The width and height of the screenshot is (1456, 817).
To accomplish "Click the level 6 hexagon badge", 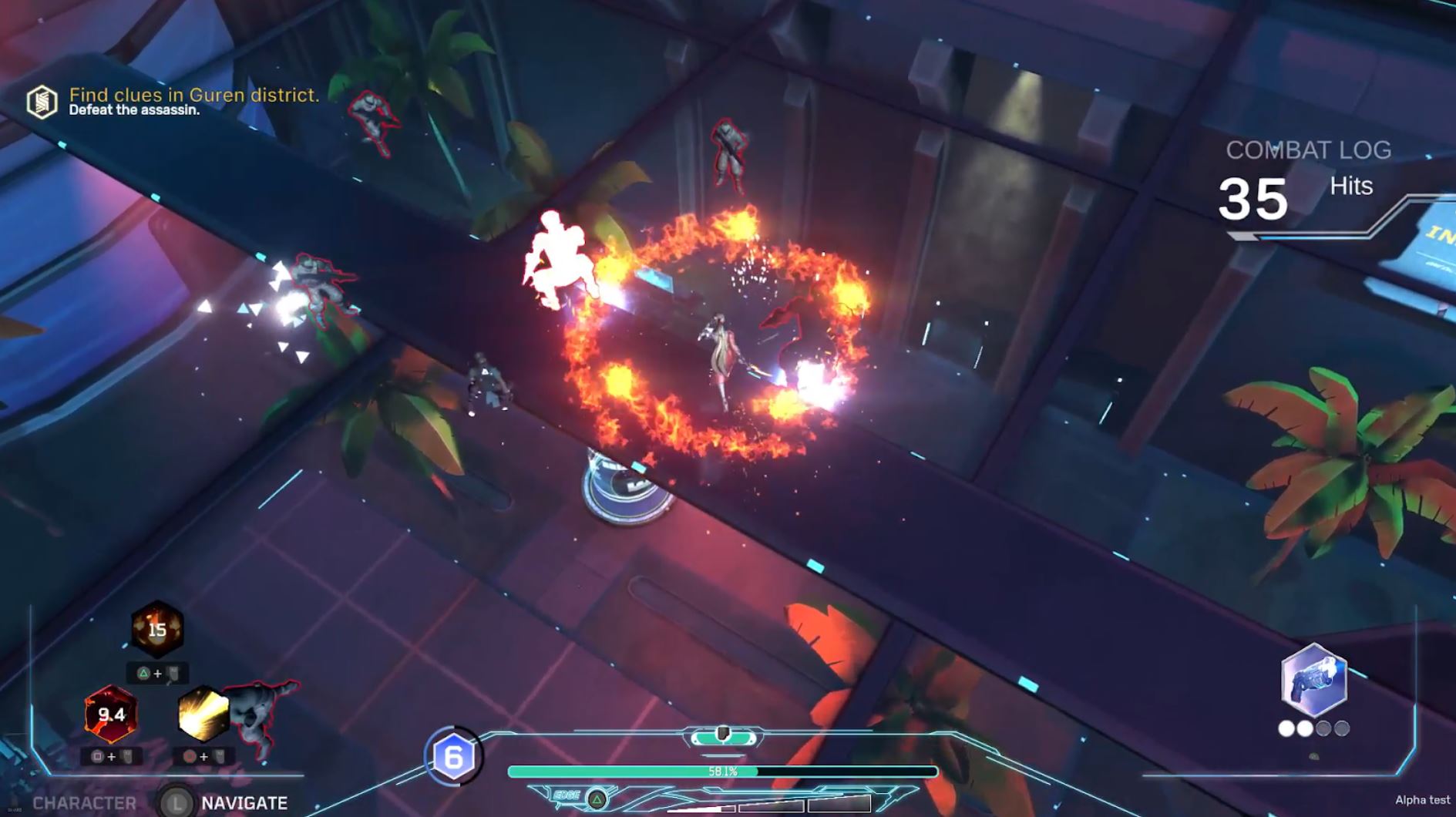I will (x=453, y=757).
